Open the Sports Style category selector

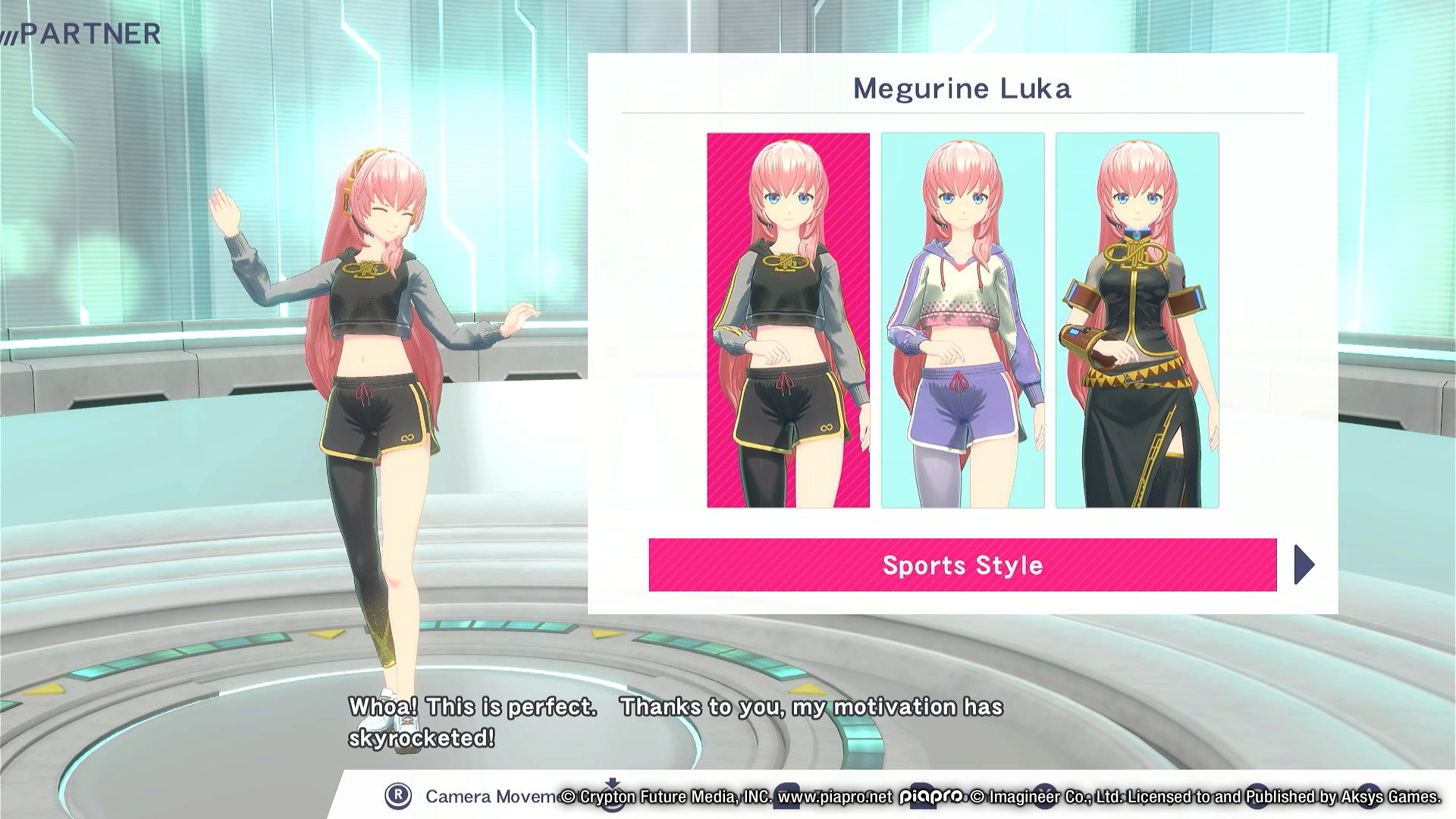(x=962, y=565)
